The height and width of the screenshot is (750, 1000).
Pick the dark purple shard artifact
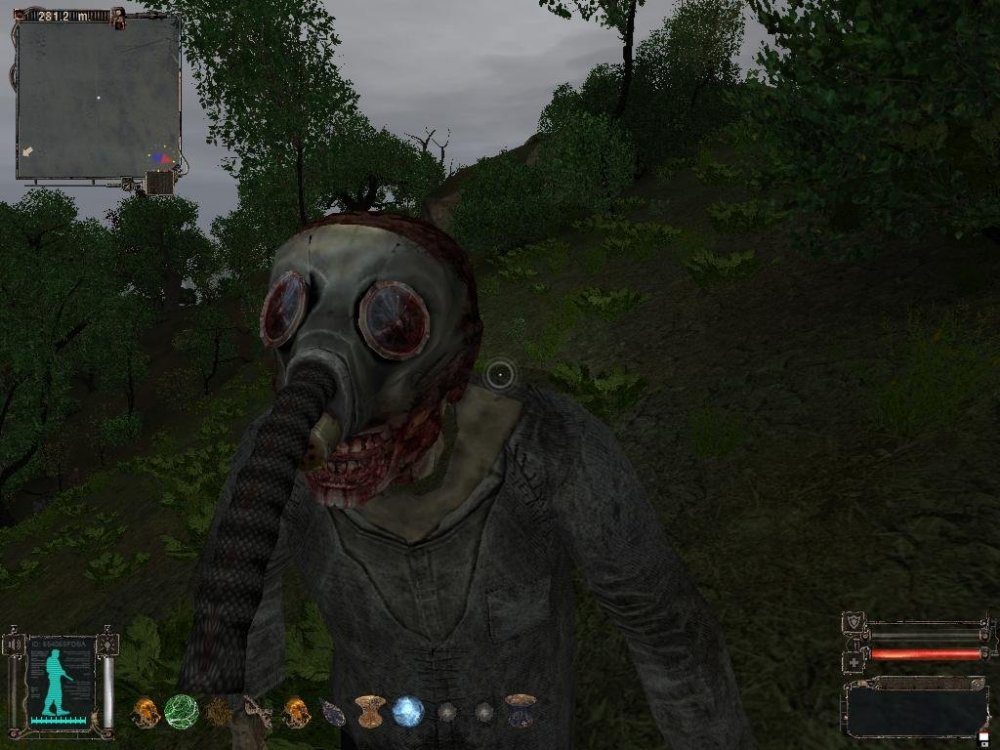pos(333,712)
